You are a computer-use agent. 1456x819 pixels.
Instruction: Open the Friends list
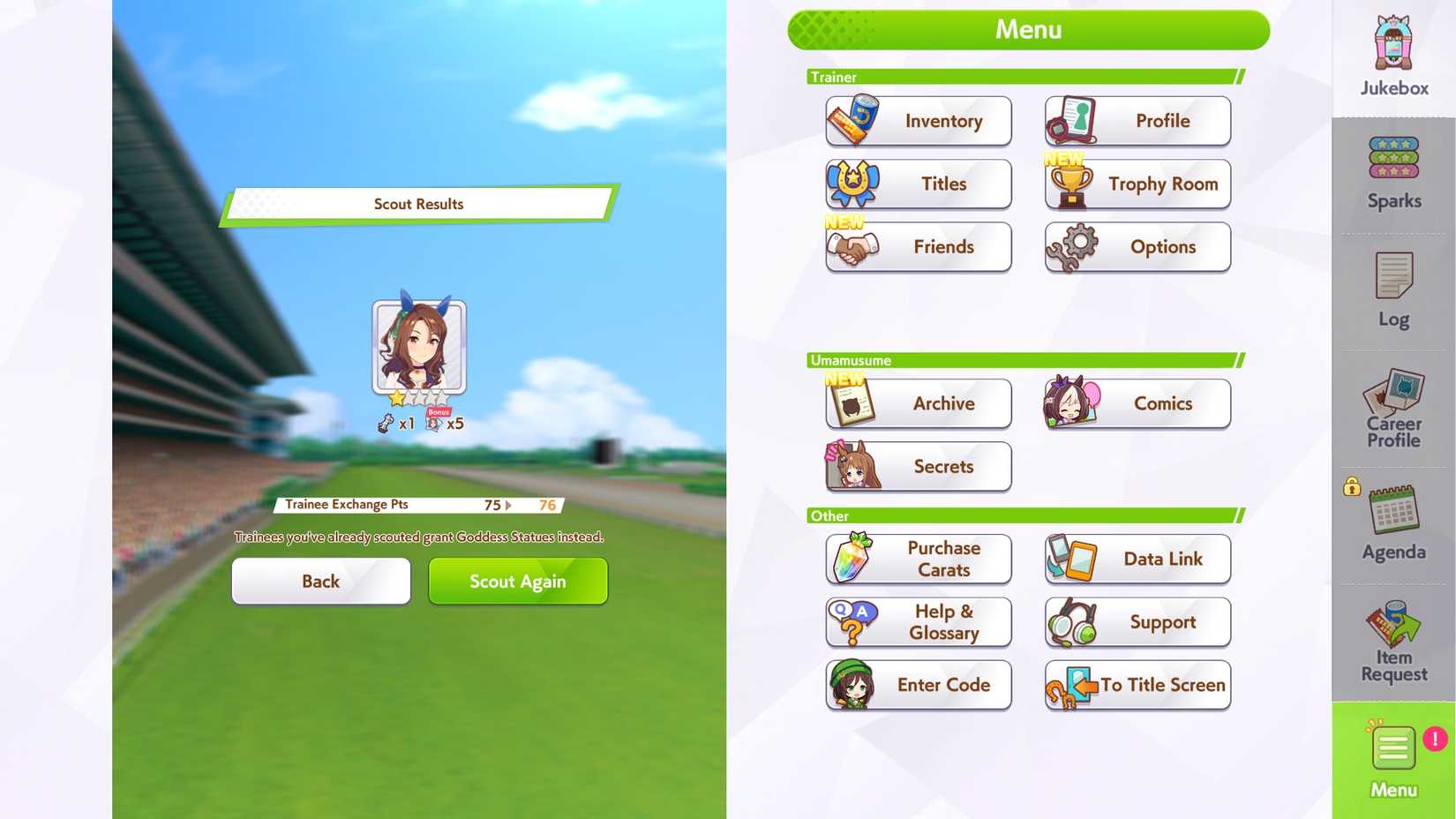coord(918,247)
